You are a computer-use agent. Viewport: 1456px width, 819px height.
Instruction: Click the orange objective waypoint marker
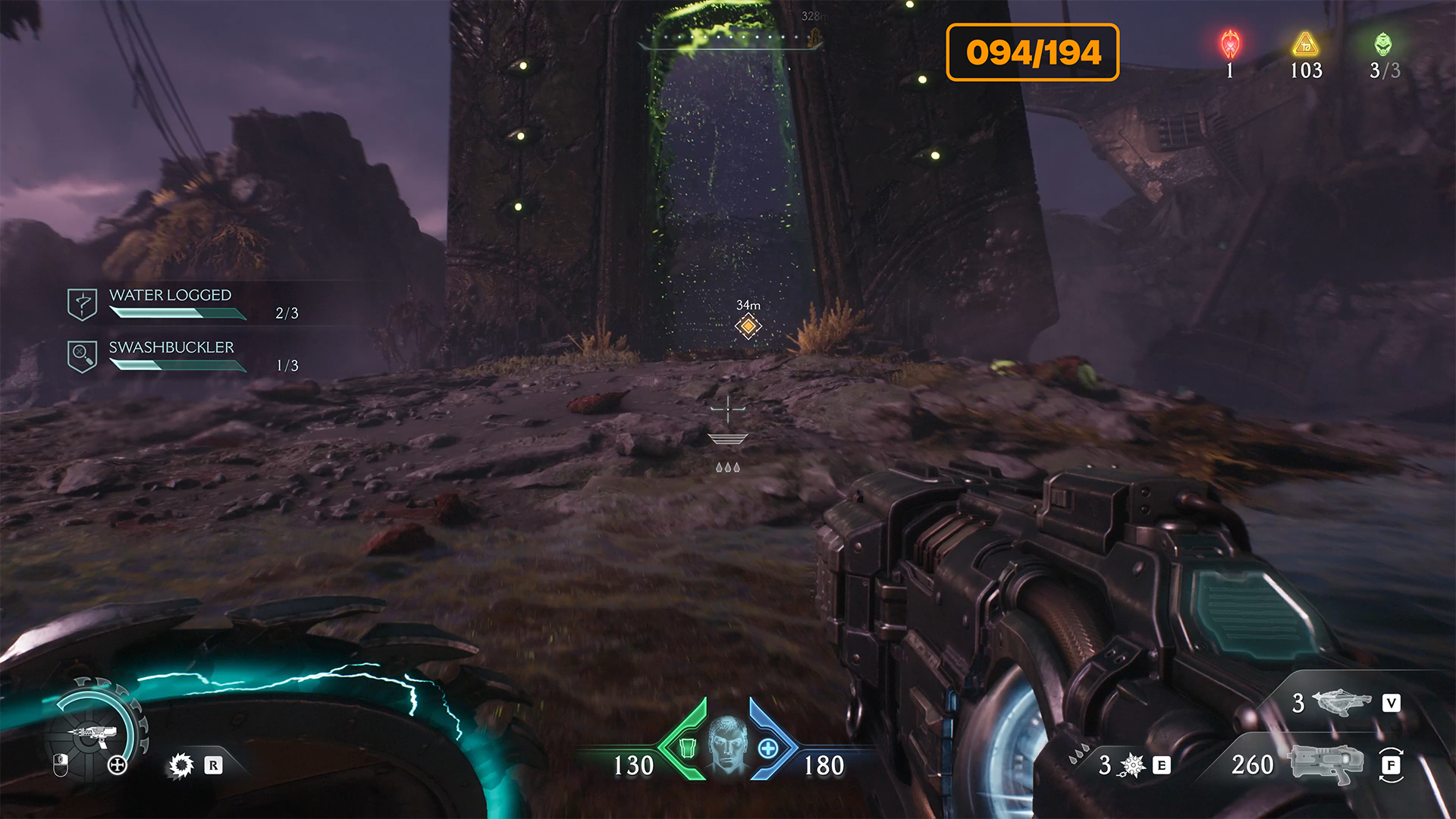tap(748, 326)
